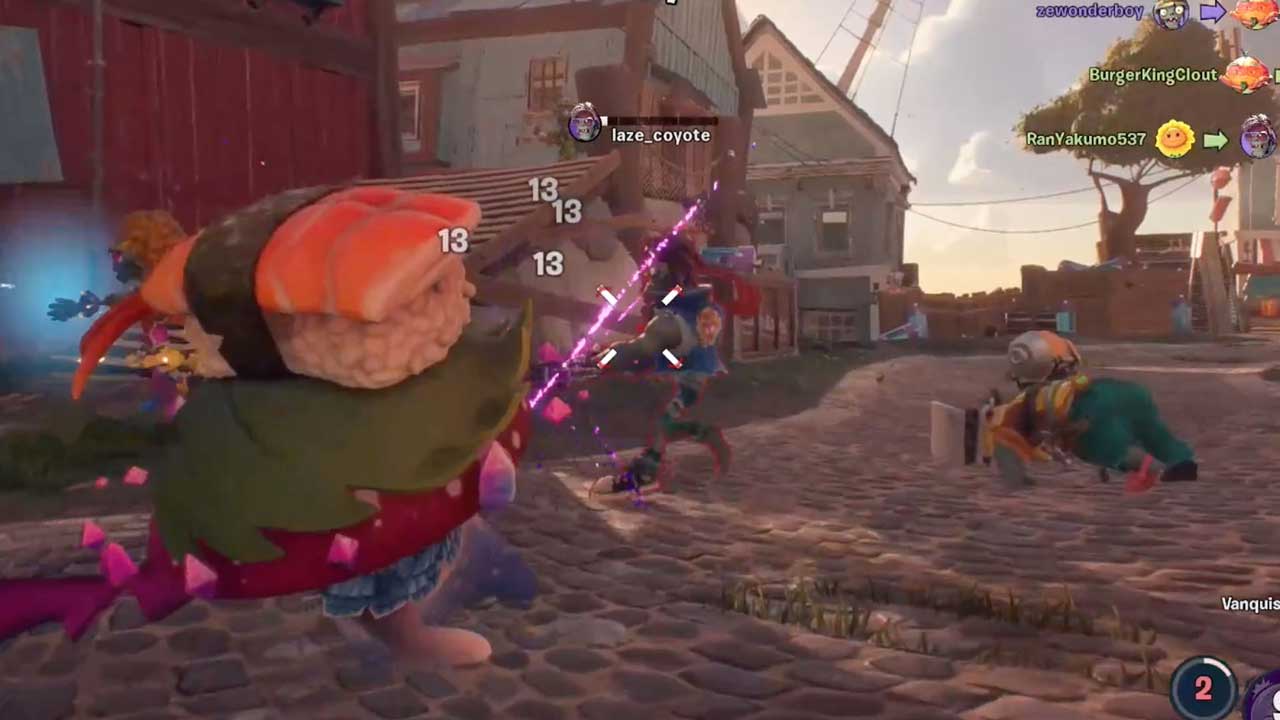Click the purple vanquish arrow in zewonderboy's feed entry
Image resolution: width=1280 pixels, height=720 pixels.
click(x=1213, y=12)
